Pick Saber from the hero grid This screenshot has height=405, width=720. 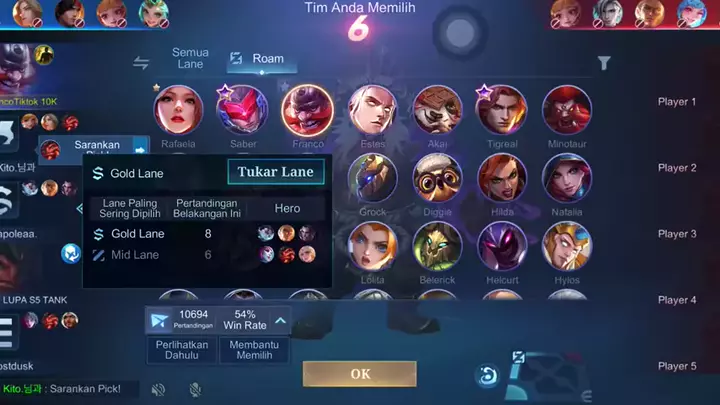point(242,110)
